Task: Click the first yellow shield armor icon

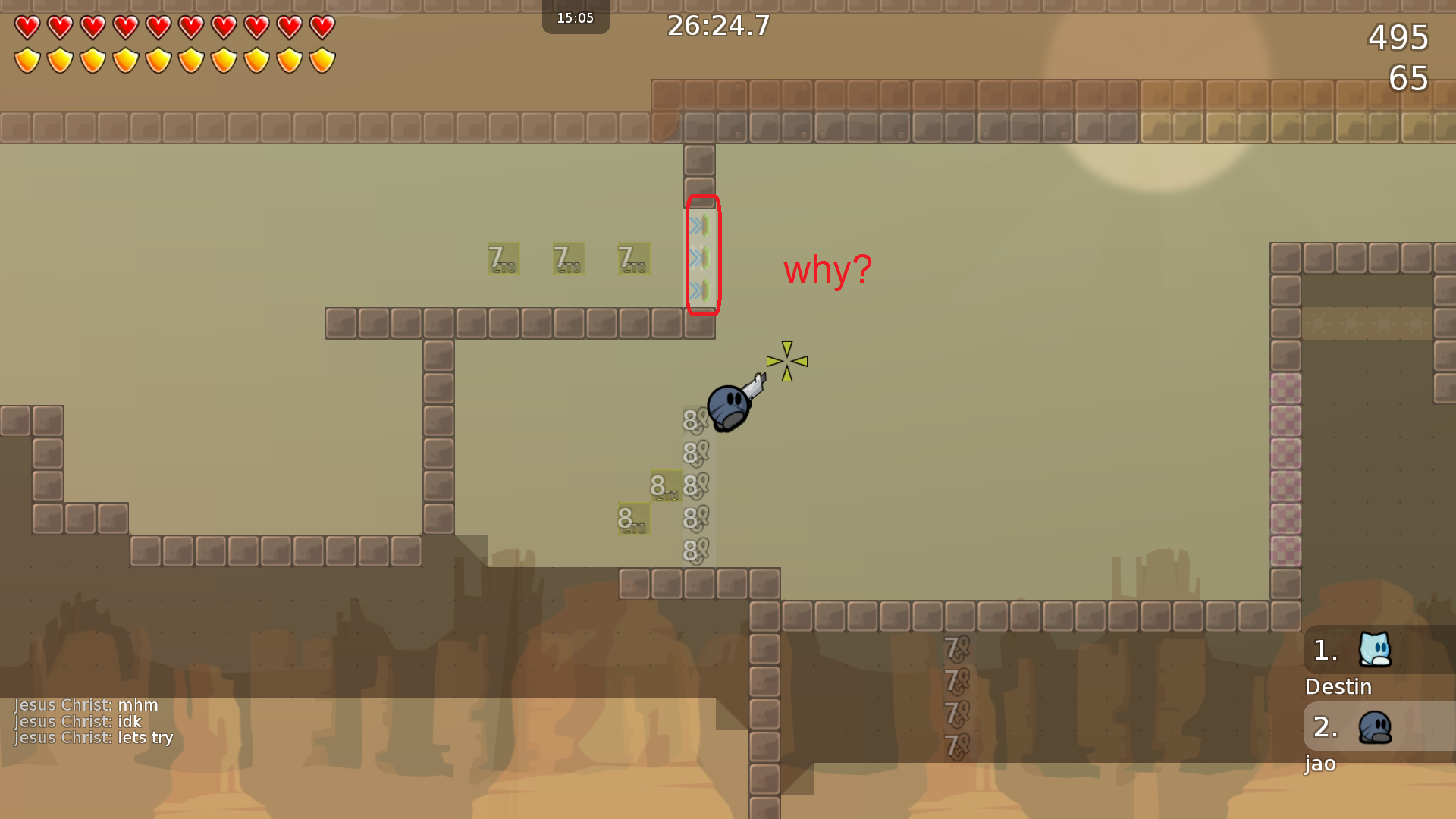Action: (27, 58)
